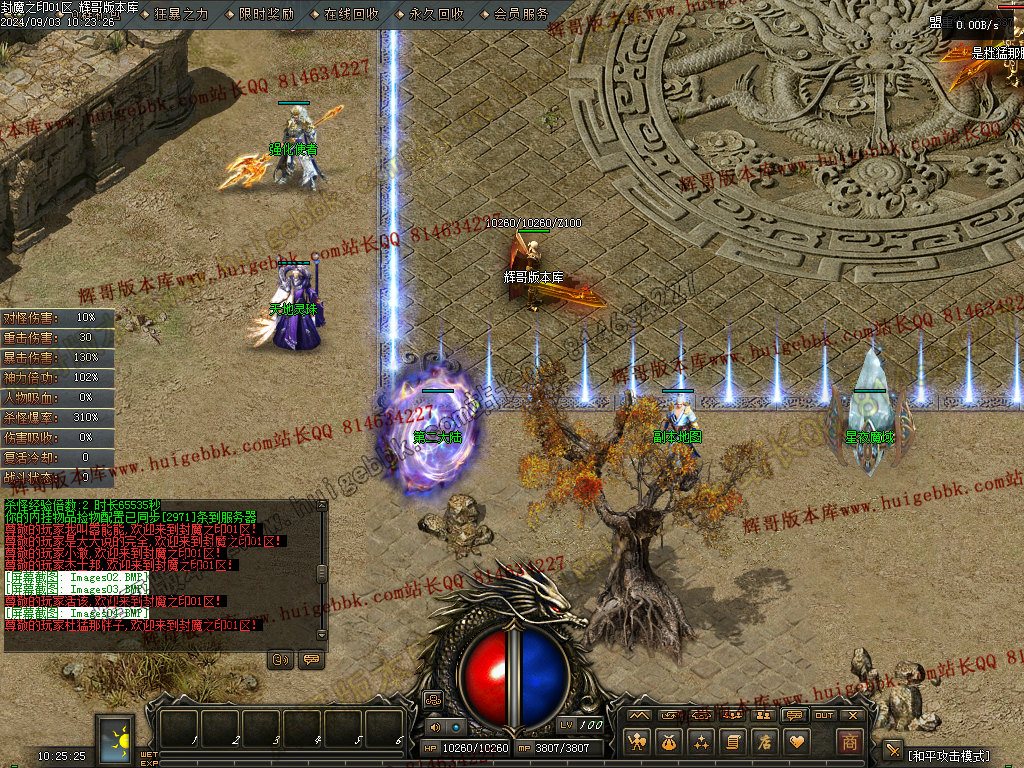Open the 限时奖励 rewards menu
Screen dimensions: 1024x768
pyautogui.click(x=266, y=14)
